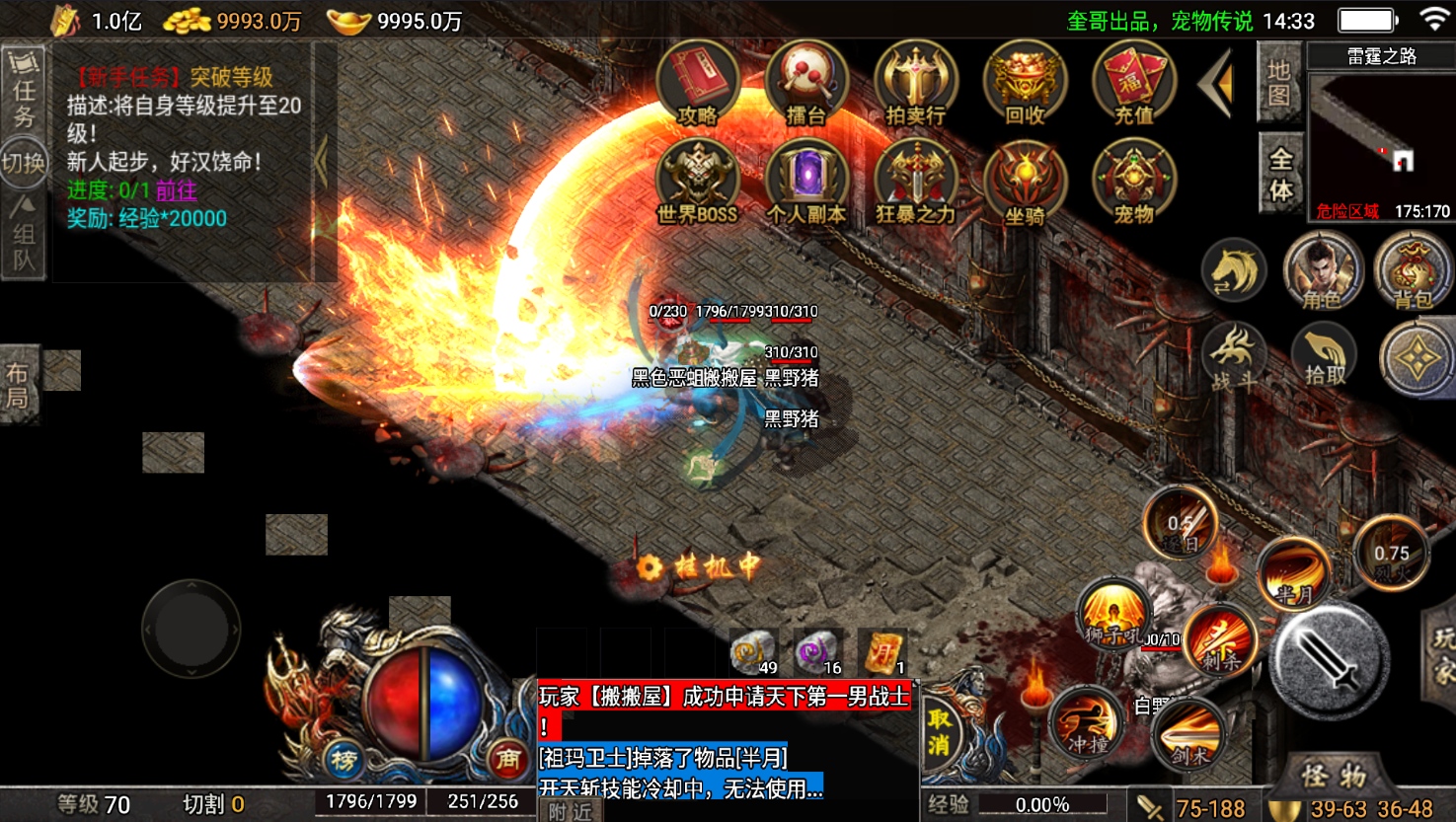
Task: Open the 地图 map button
Action: coord(1279,84)
